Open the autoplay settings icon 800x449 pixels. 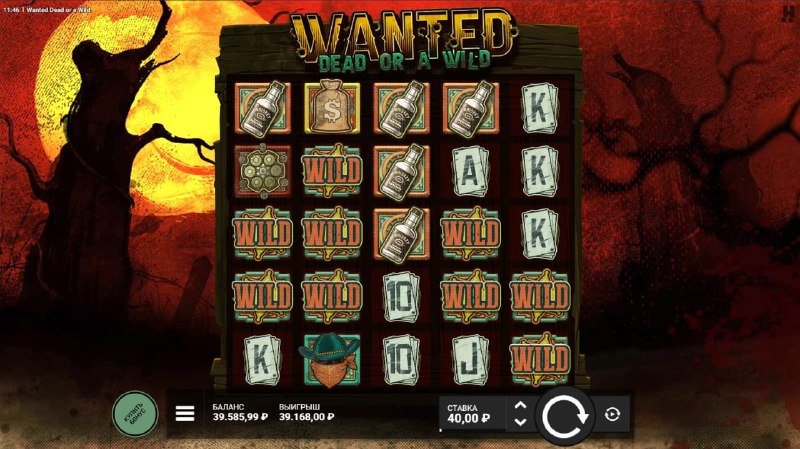pyautogui.click(x=612, y=414)
